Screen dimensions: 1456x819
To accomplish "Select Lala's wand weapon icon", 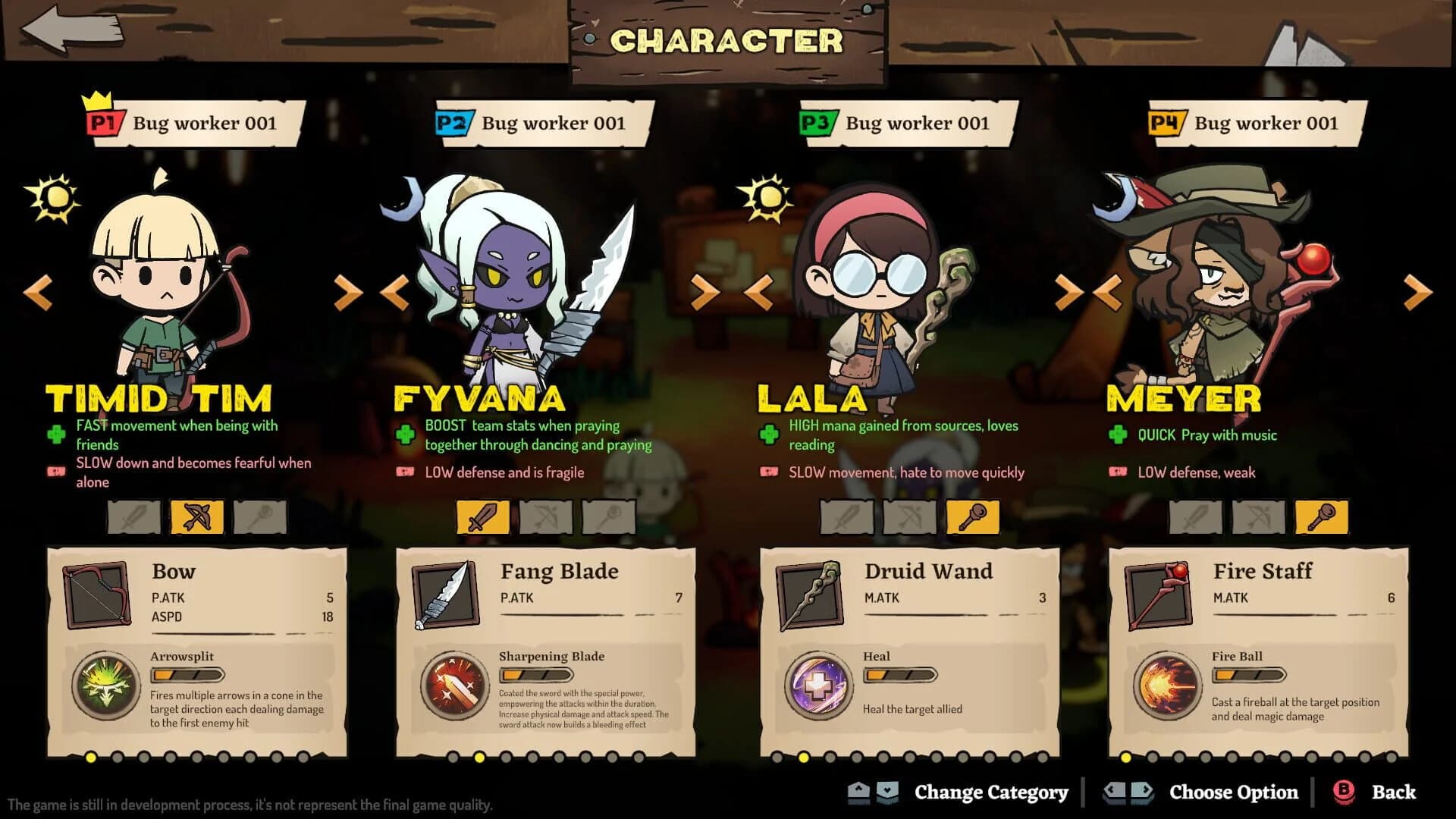I will 974,517.
